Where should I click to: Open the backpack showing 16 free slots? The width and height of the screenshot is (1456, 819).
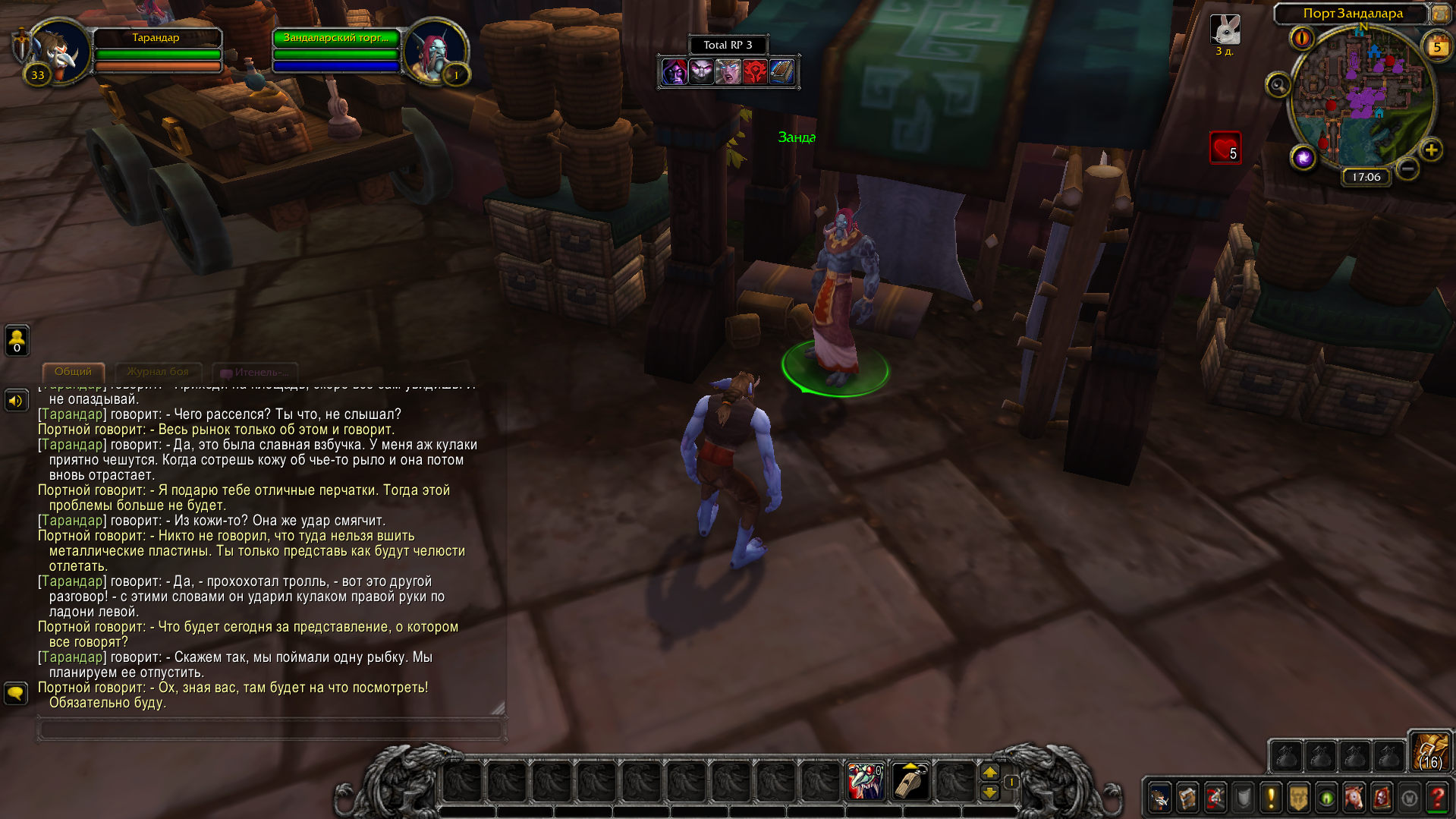coord(1430,752)
